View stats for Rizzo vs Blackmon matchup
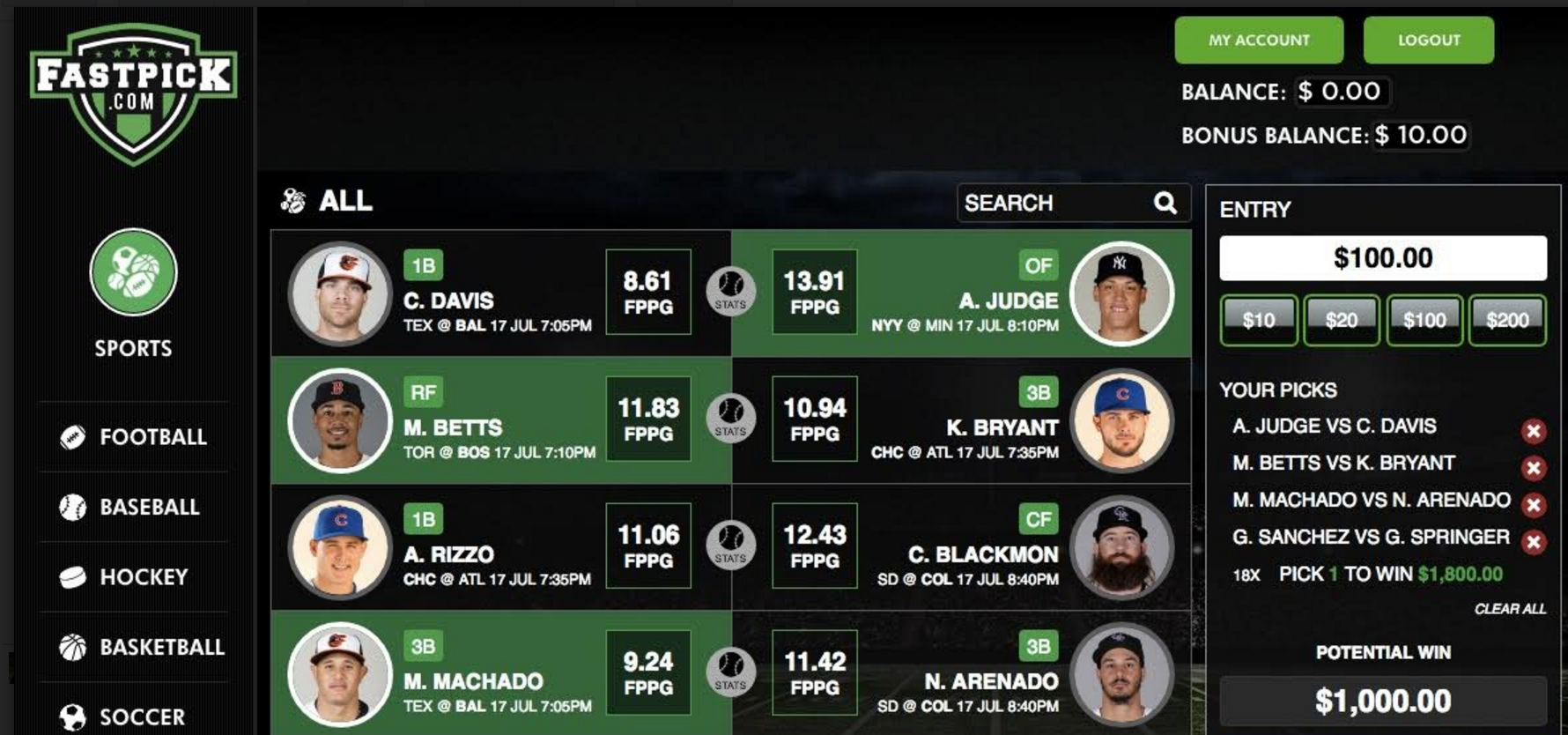This screenshot has height=735, width=1568. 730,546
